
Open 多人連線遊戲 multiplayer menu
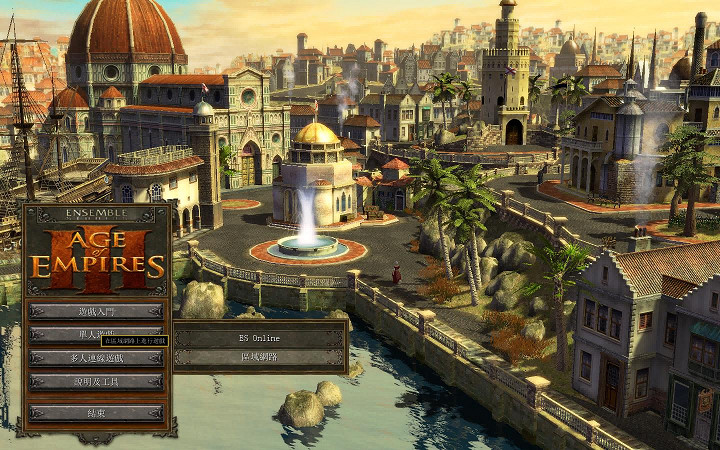coord(96,358)
